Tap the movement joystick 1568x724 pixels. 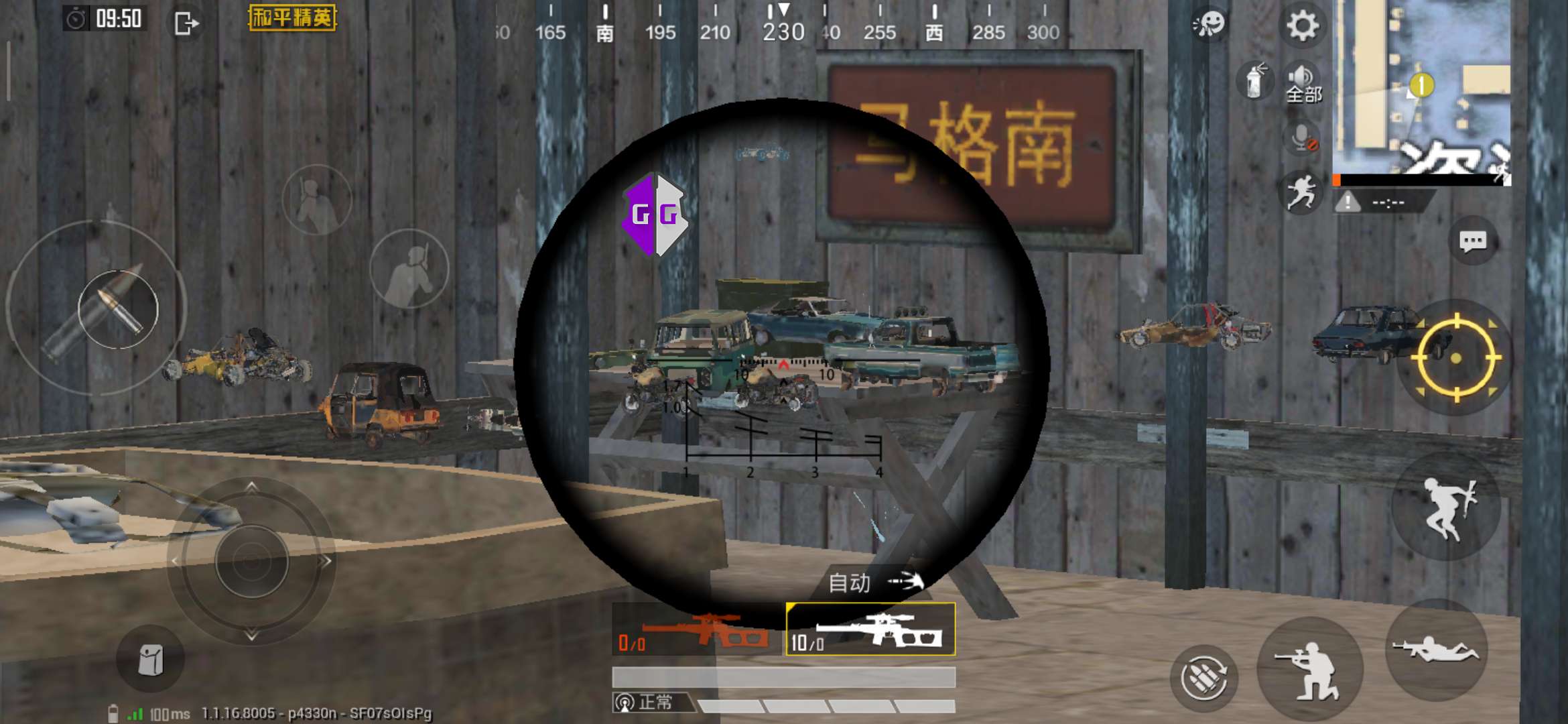pos(251,561)
